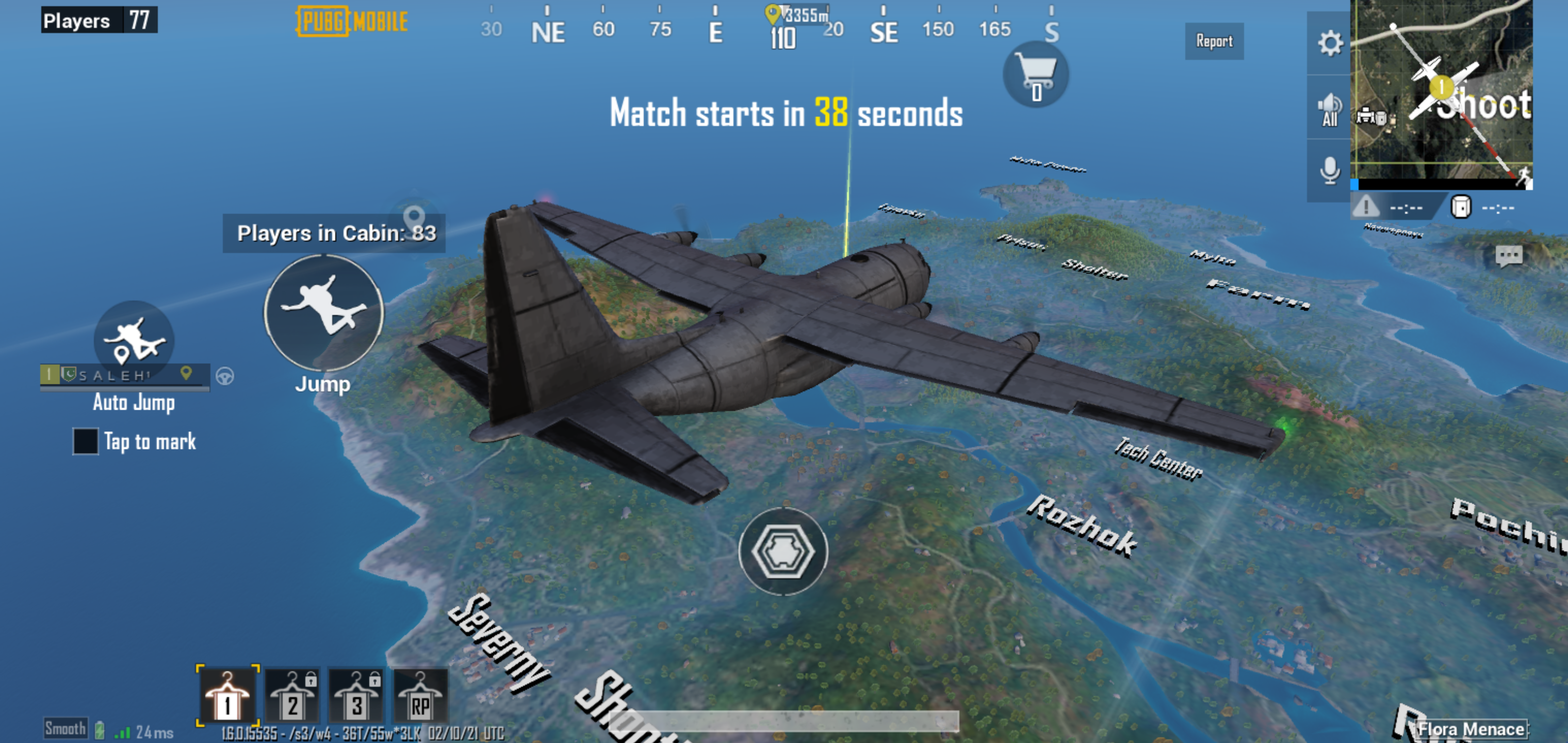This screenshot has width=1568, height=743.
Task: Tap the crate timer icon beside the warning triangle
Action: (x=1461, y=207)
